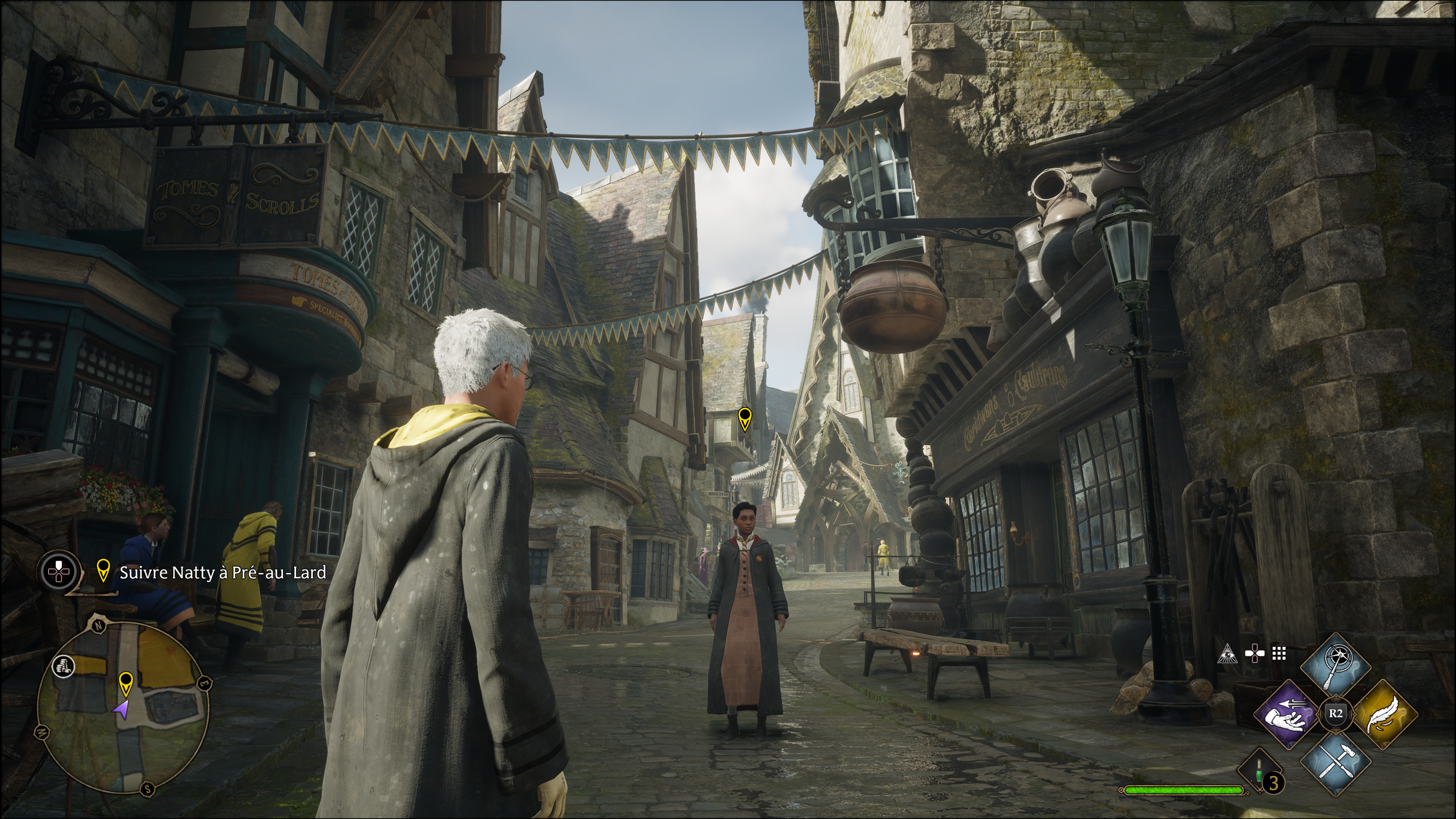This screenshot has width=1456, height=819.
Task: Cast the Lumos wand-light spell slot
Action: click(x=1335, y=667)
